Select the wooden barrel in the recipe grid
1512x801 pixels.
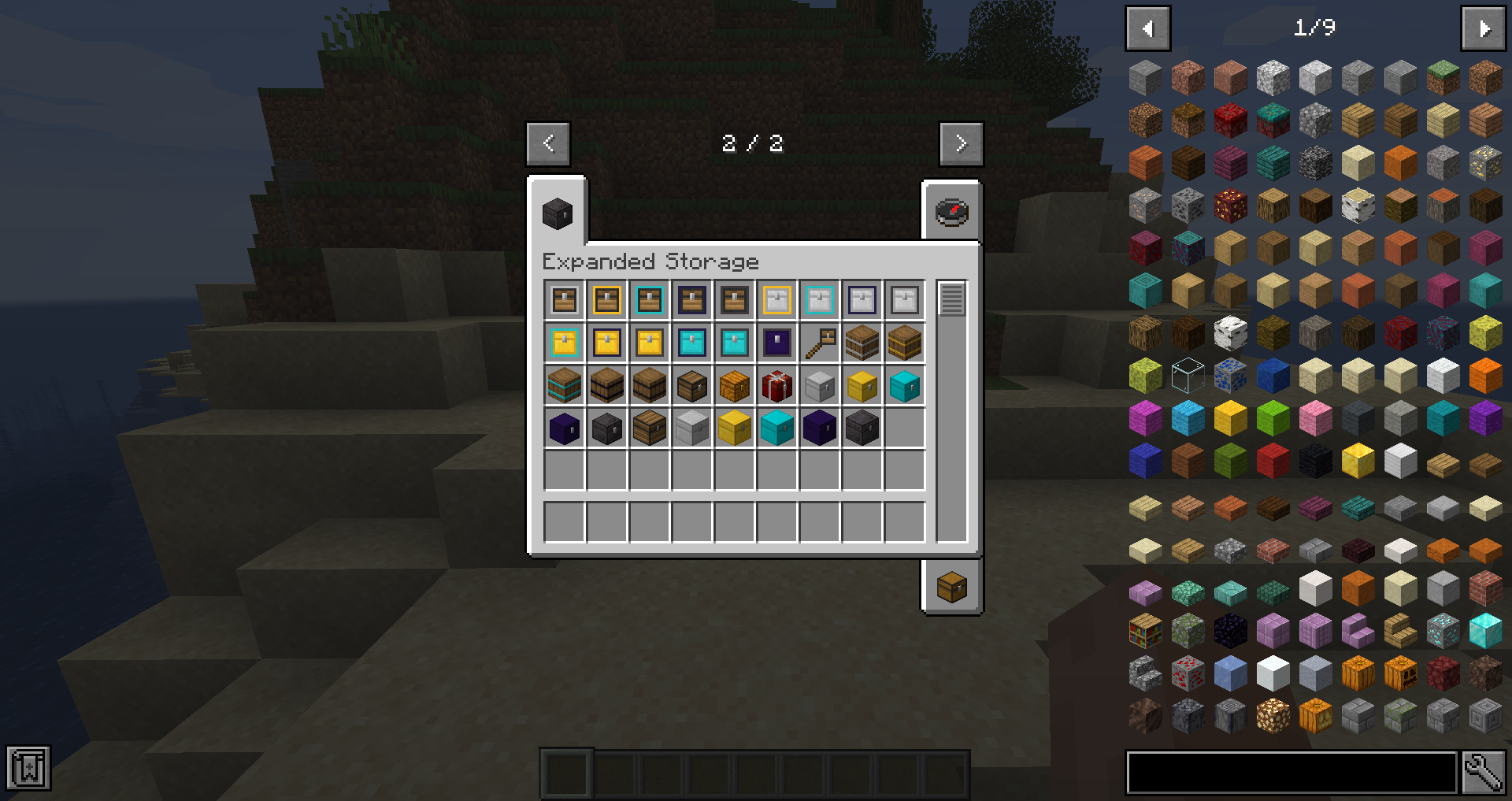click(x=862, y=342)
